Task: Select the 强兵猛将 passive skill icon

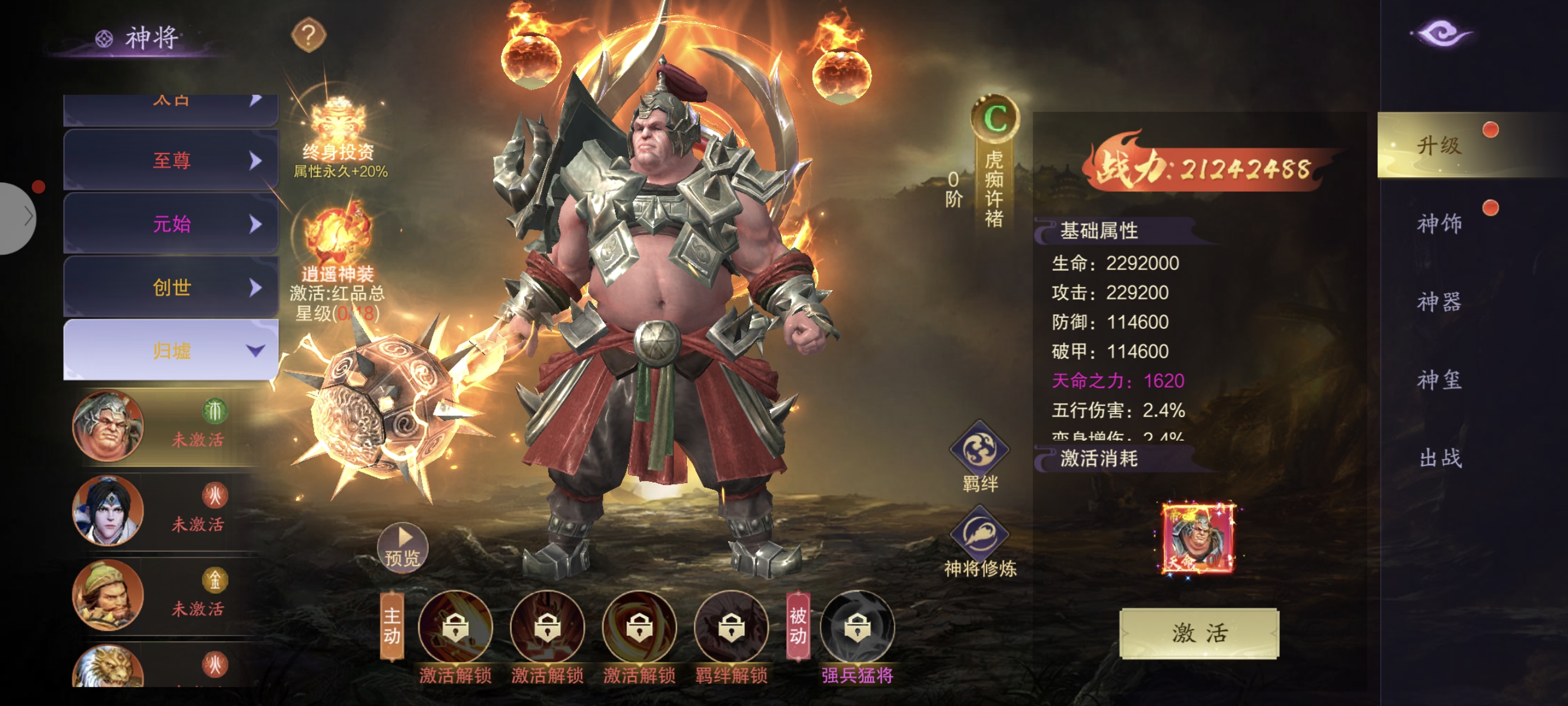Action: coord(857,627)
